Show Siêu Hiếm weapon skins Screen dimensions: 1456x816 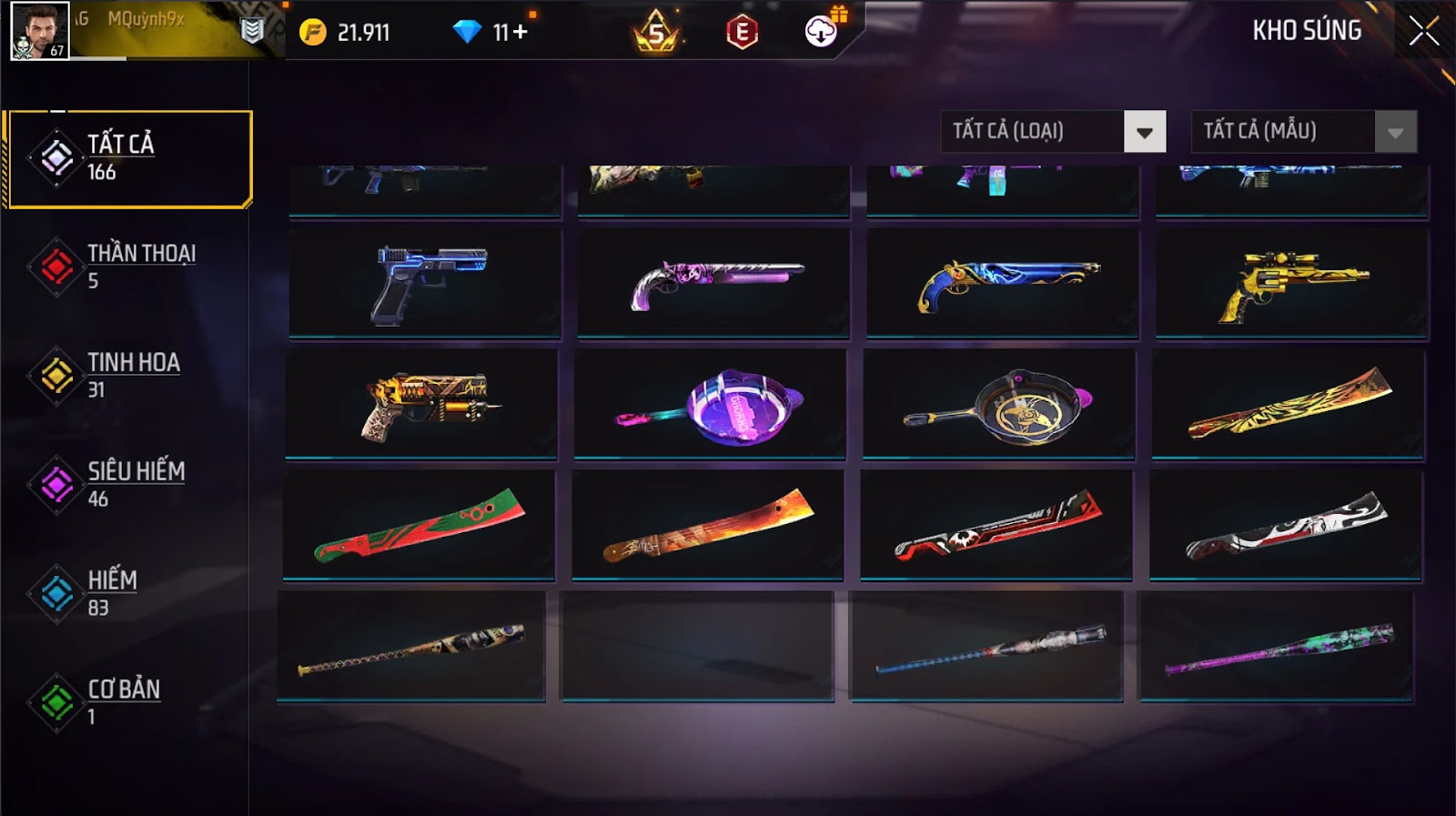(126, 484)
